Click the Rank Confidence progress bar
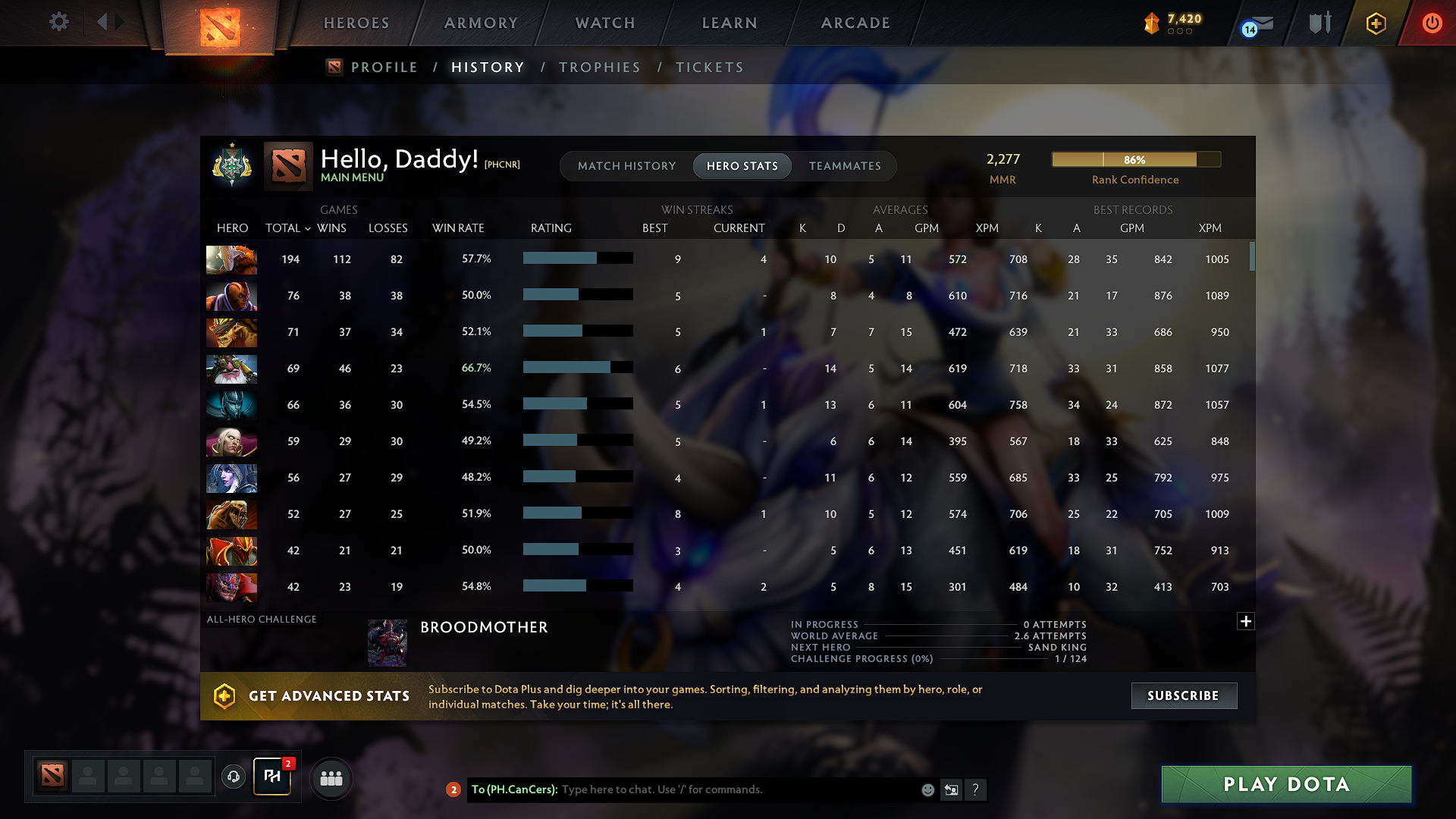The height and width of the screenshot is (819, 1456). coord(1135,159)
